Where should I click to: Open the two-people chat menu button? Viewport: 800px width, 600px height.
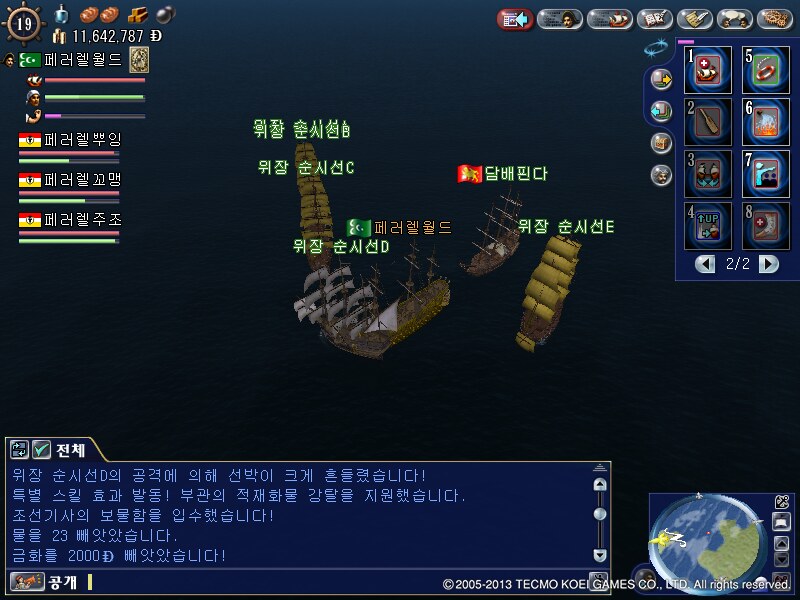point(734,19)
